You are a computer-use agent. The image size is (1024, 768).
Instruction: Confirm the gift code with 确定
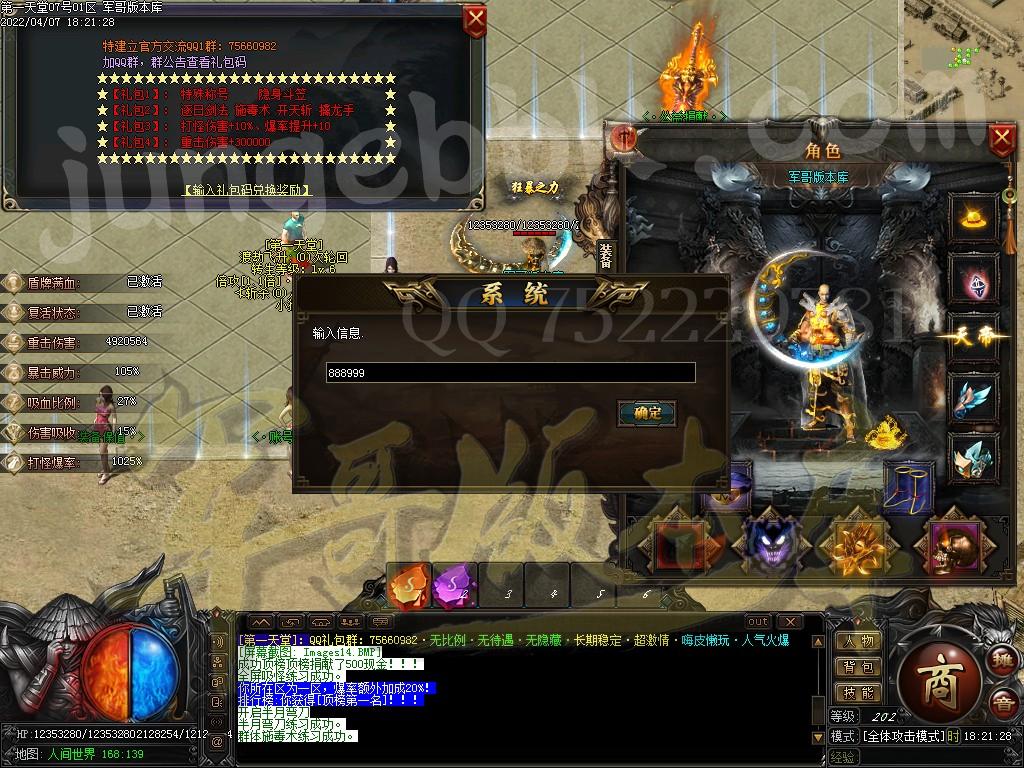click(x=647, y=412)
